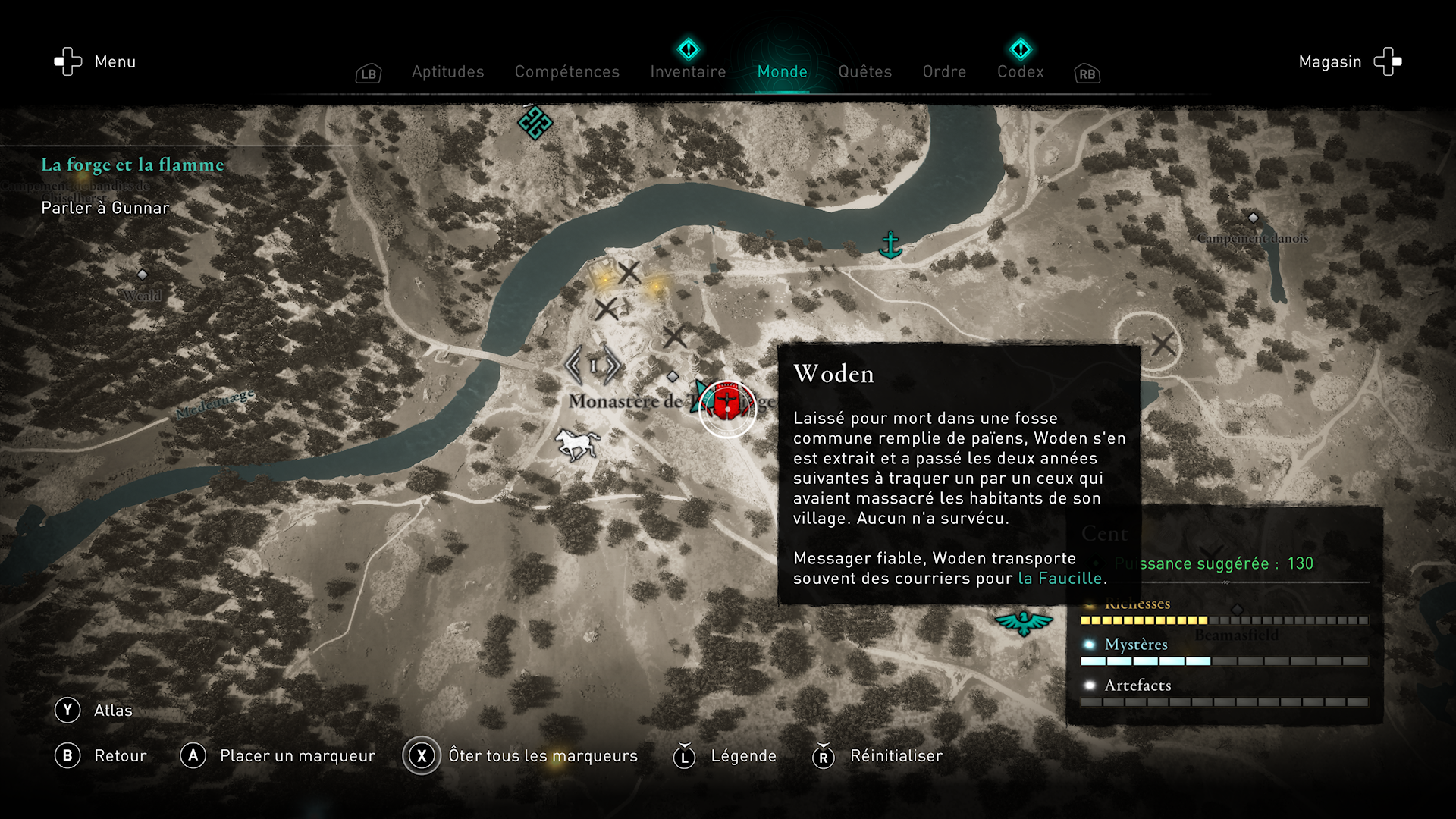1456x819 pixels.
Task: Select the Monde tab
Action: 782,72
